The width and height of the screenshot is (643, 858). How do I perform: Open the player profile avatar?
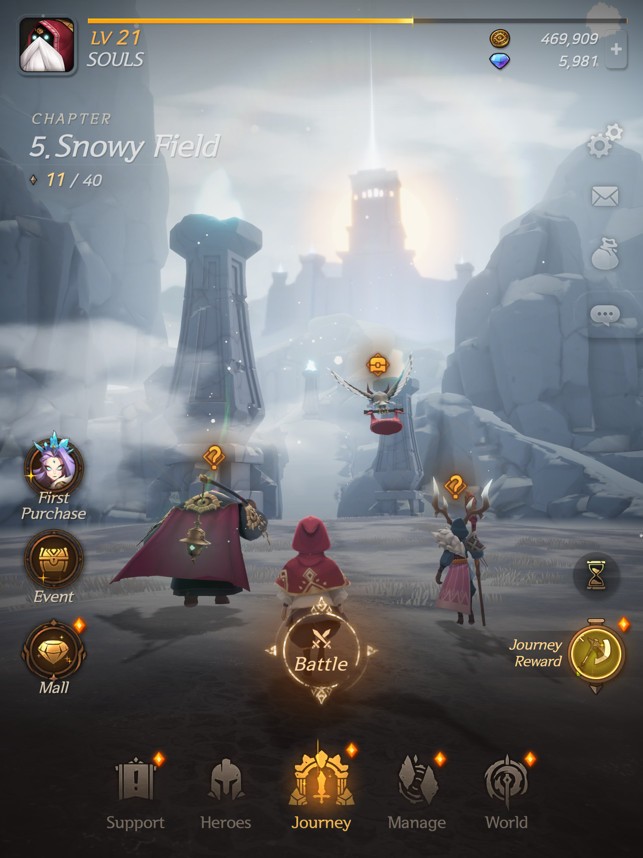pyautogui.click(x=47, y=47)
